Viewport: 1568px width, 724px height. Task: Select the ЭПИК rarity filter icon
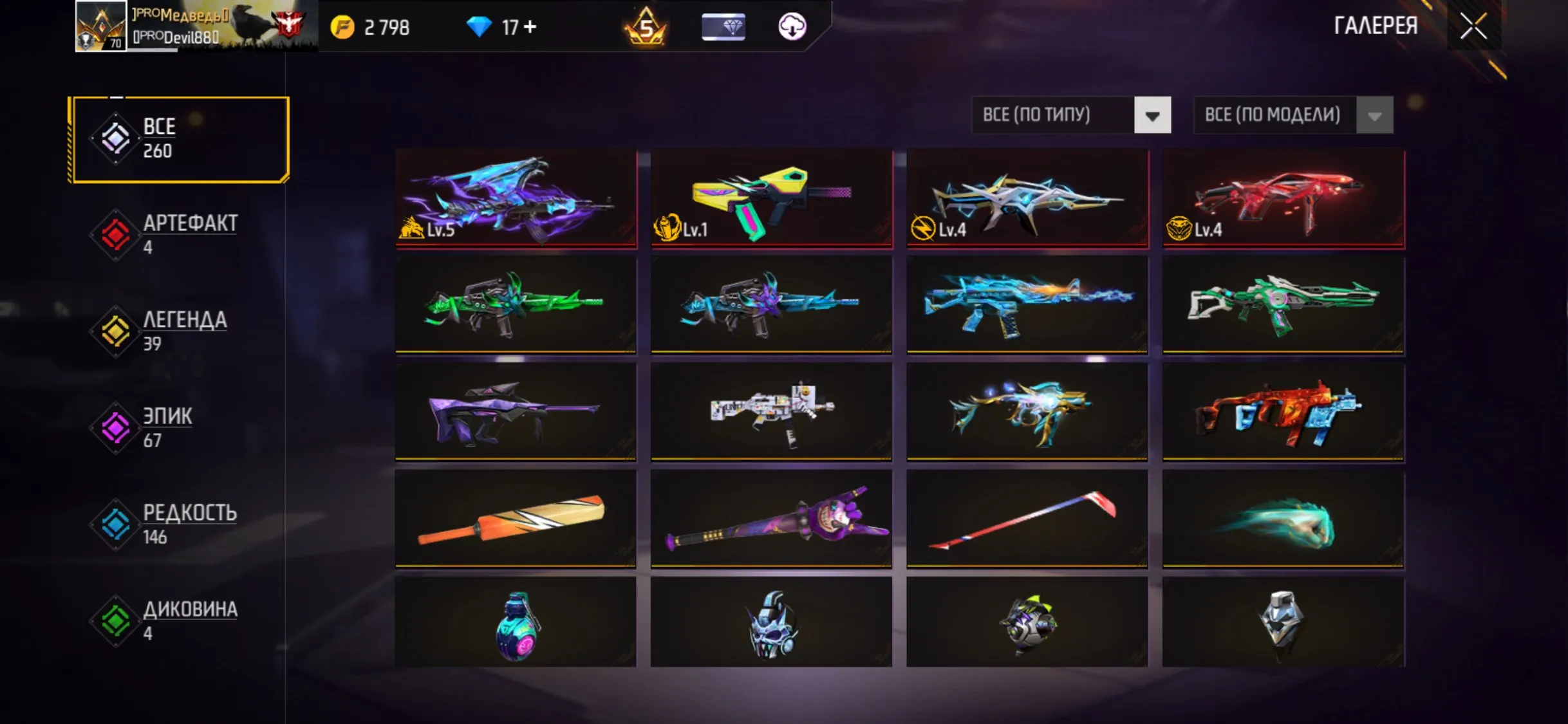pyautogui.click(x=115, y=428)
